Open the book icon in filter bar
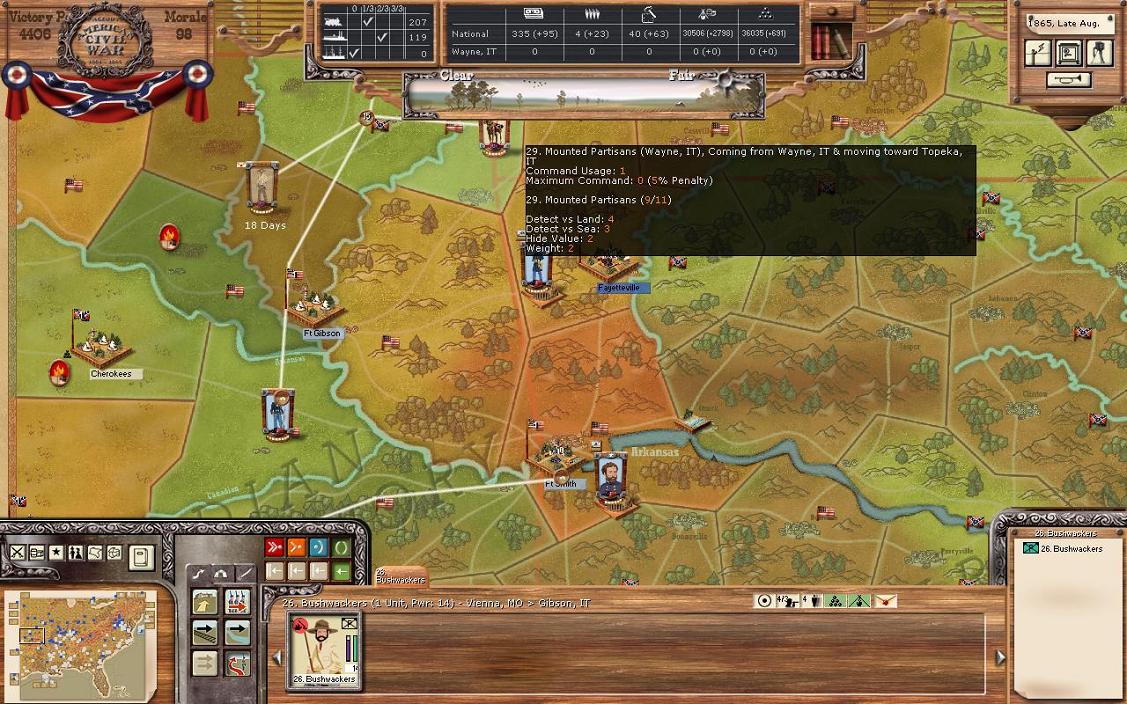 pyautogui.click(x=141, y=556)
